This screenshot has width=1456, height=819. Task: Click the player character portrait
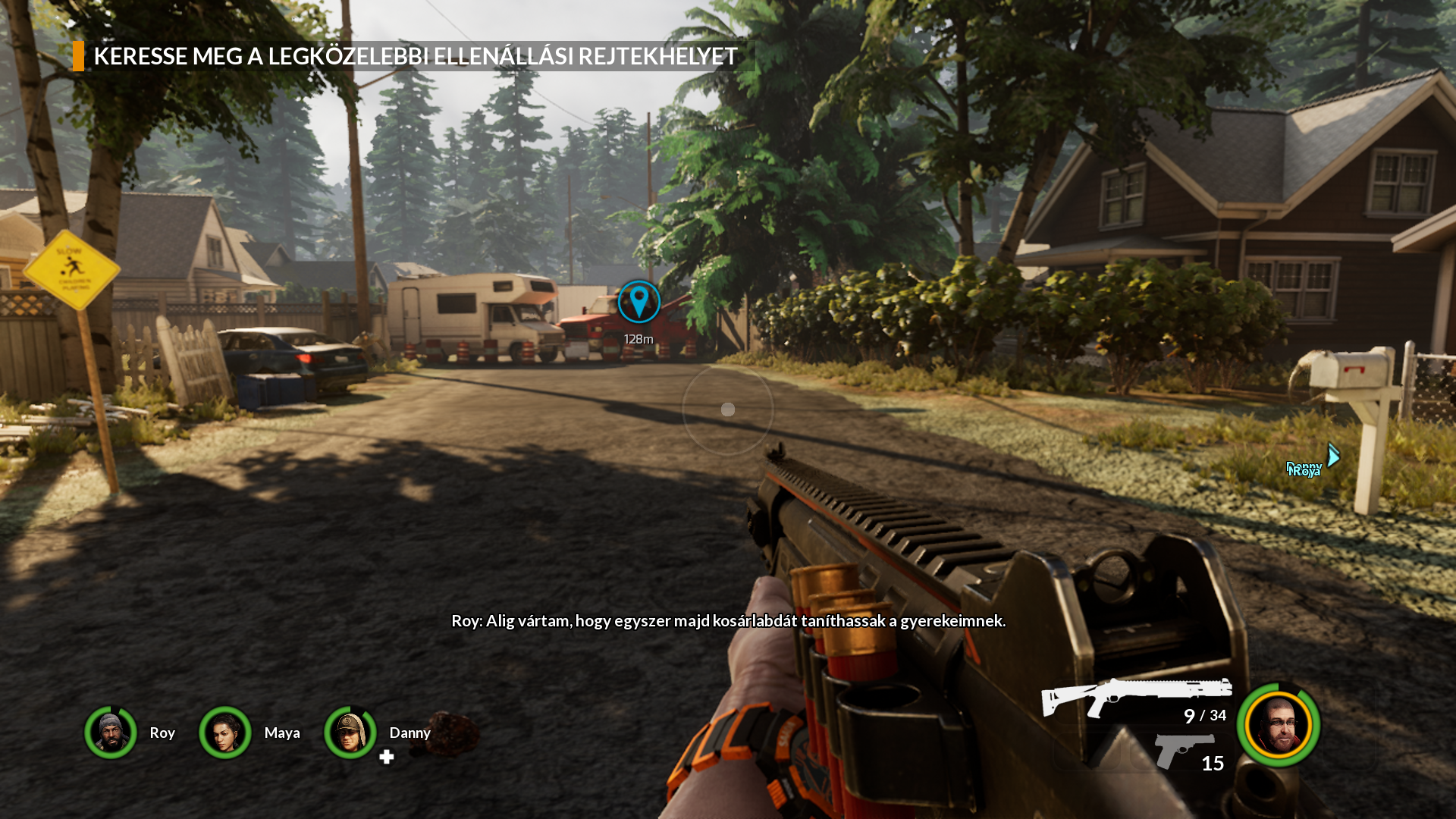(x=1279, y=725)
